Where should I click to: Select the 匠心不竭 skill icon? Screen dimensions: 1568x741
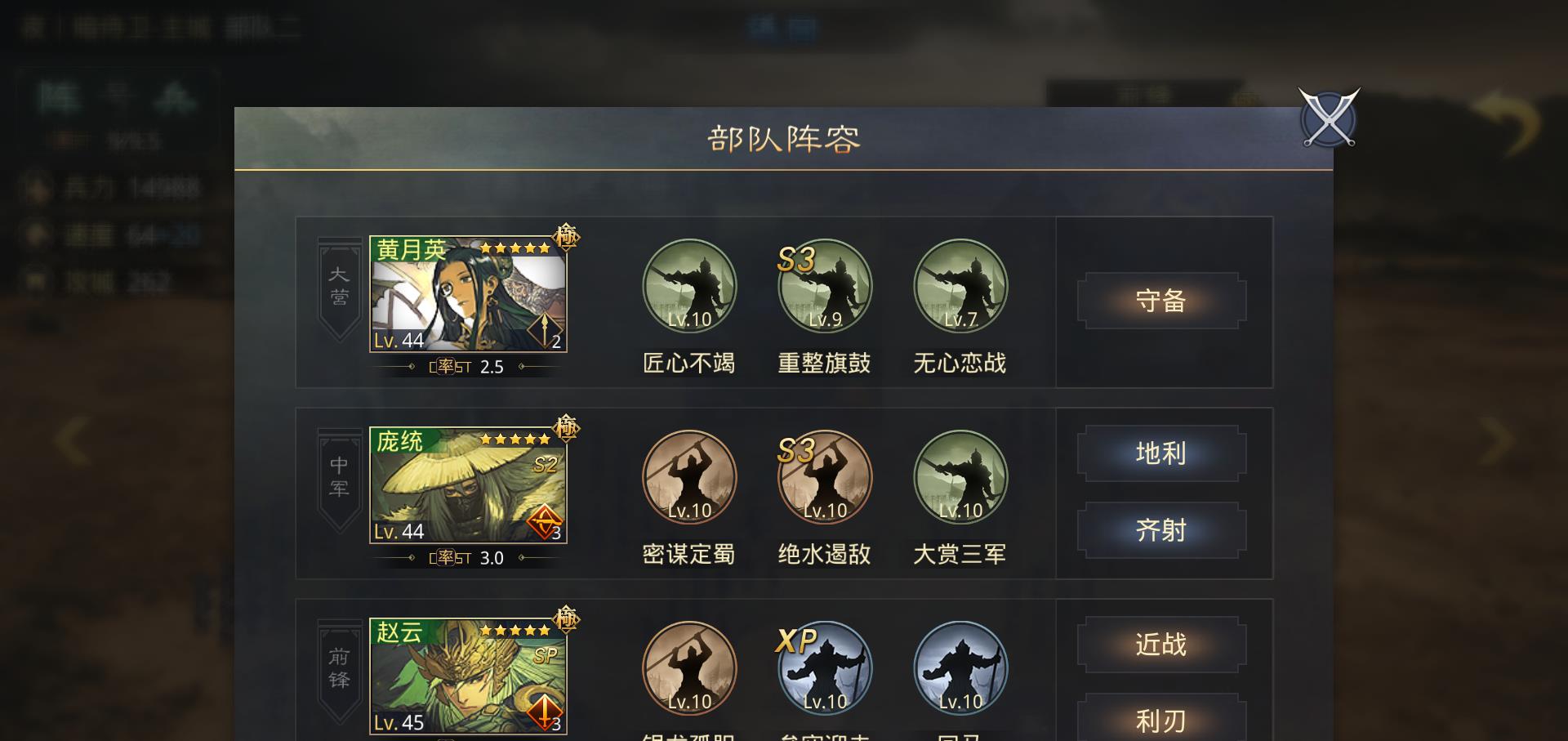[690, 287]
